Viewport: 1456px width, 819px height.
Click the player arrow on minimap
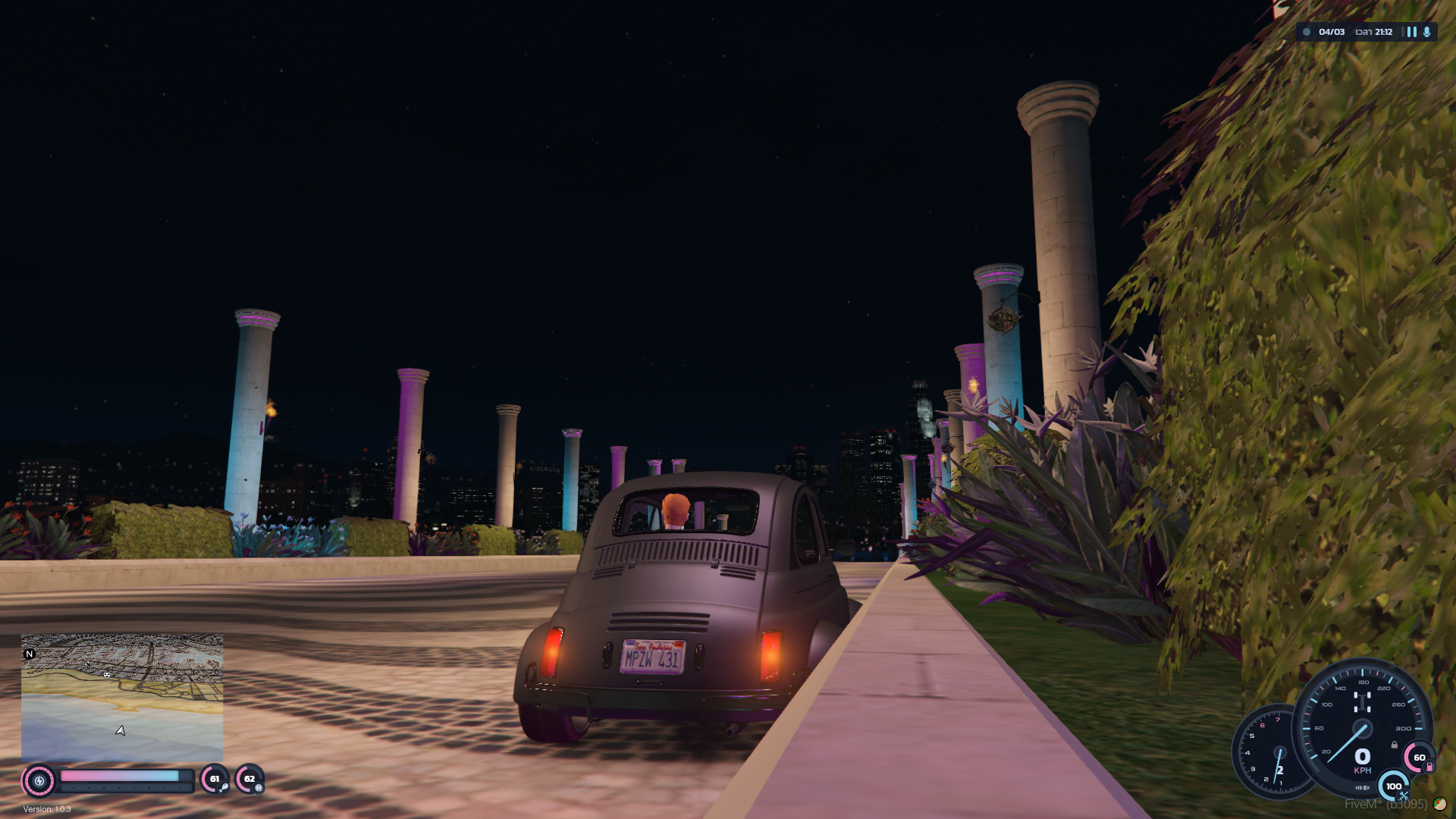pyautogui.click(x=120, y=731)
